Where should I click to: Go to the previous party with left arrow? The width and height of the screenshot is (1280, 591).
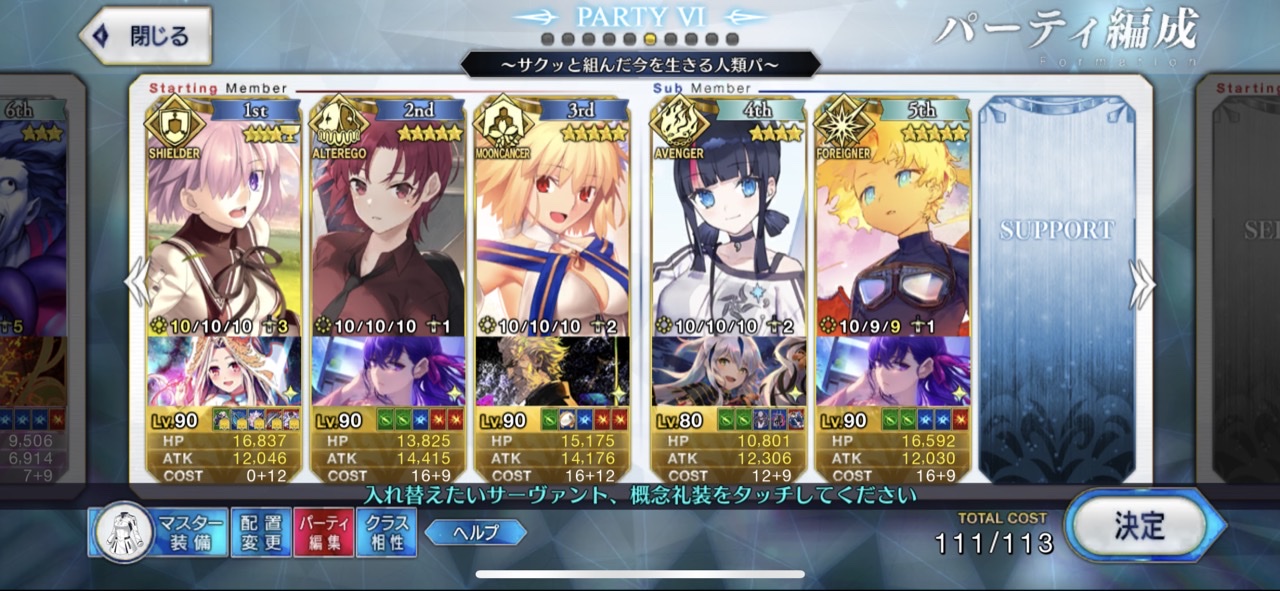pos(137,284)
